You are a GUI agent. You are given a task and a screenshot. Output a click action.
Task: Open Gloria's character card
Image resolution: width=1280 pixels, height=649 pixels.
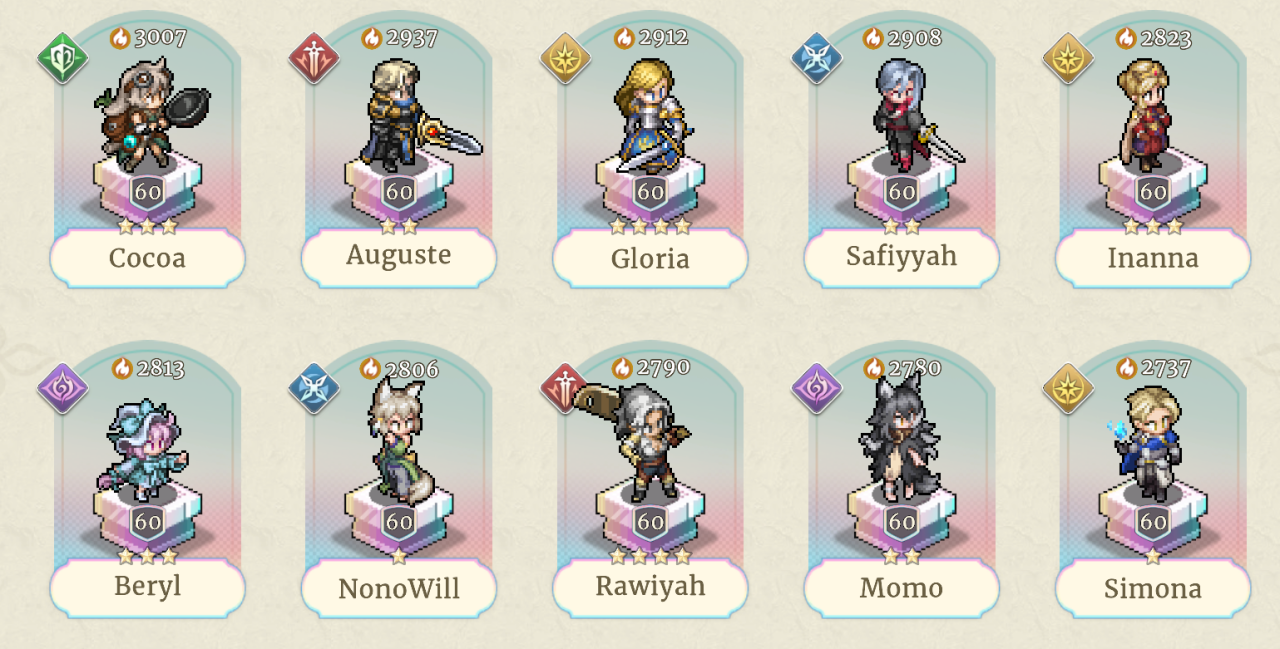click(650, 150)
